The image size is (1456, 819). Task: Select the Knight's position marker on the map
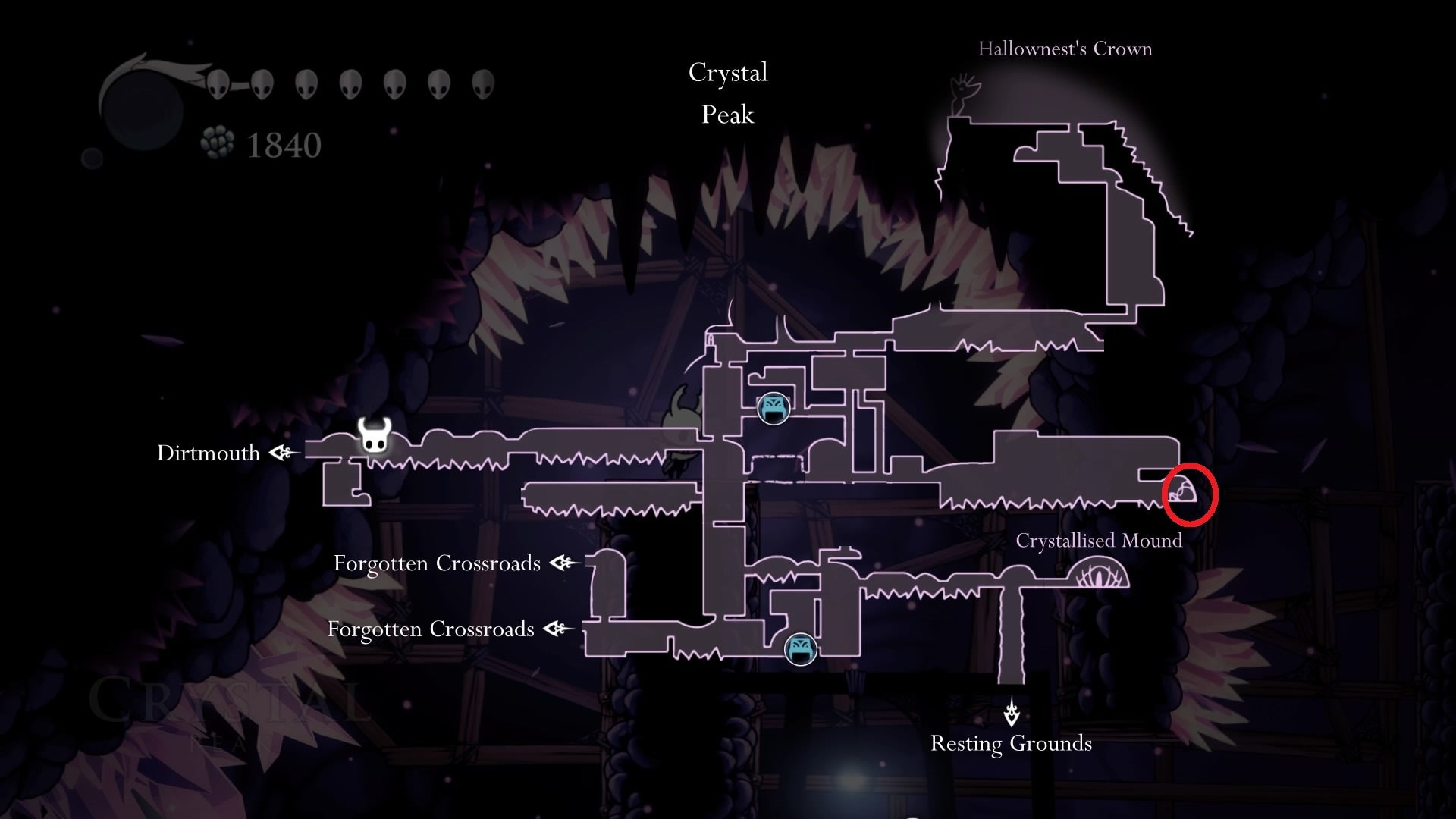[x=374, y=435]
